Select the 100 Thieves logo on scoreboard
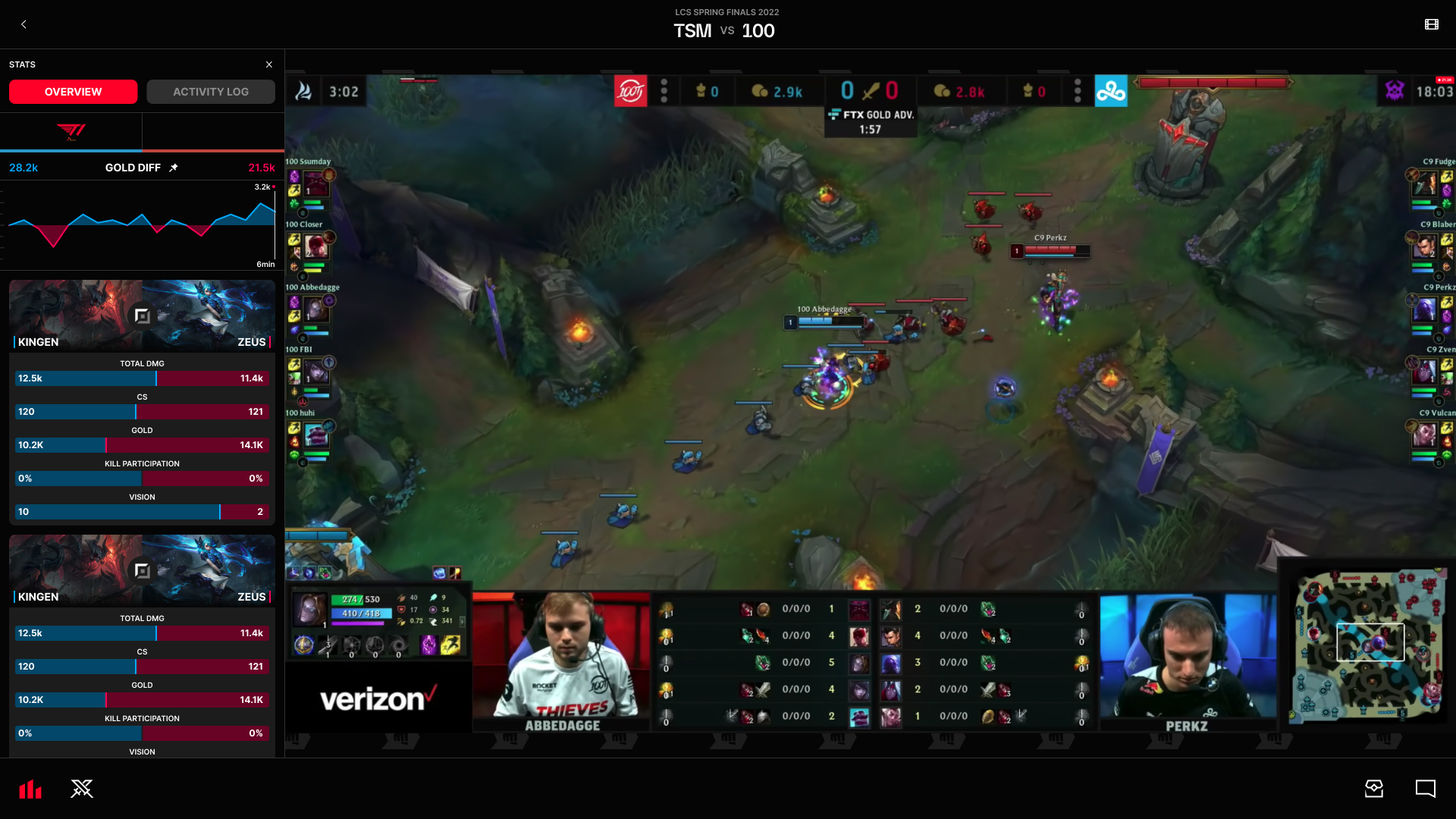 (x=630, y=92)
